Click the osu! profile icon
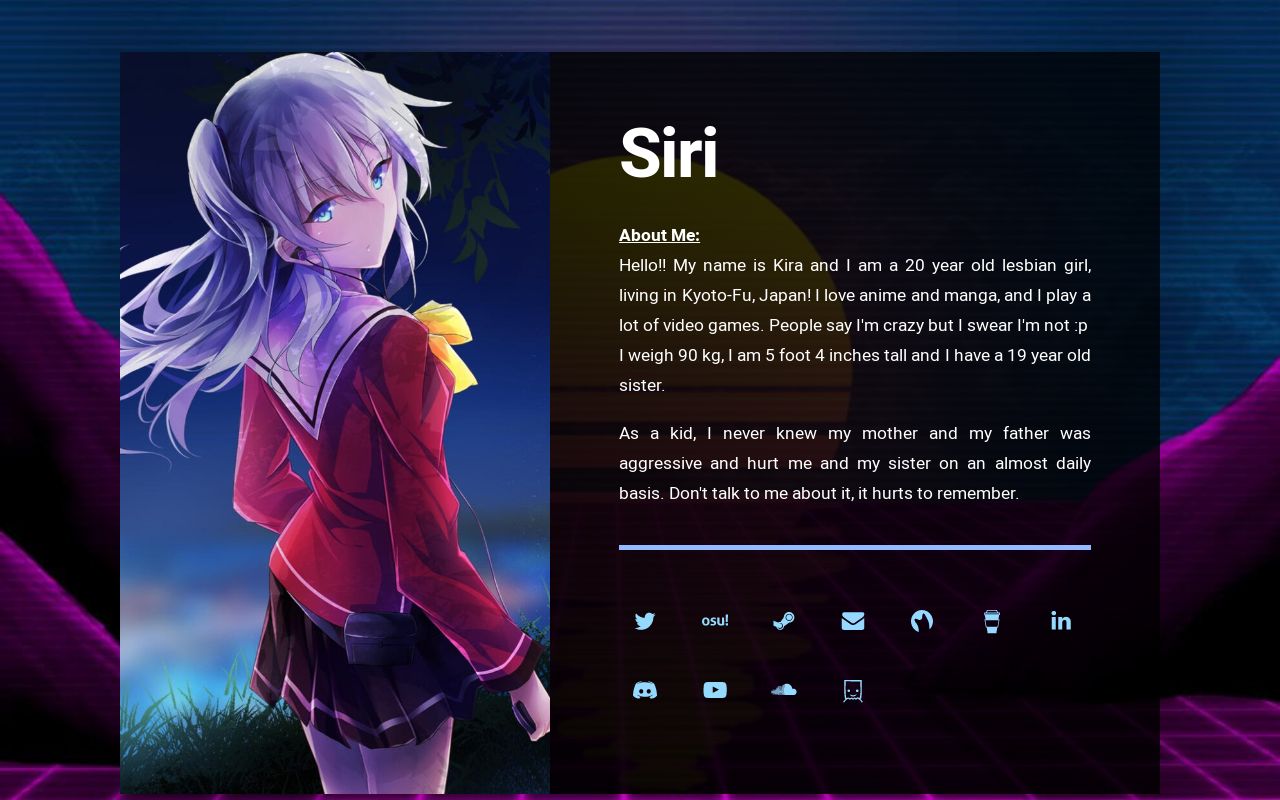The height and width of the screenshot is (800, 1280). [715, 621]
